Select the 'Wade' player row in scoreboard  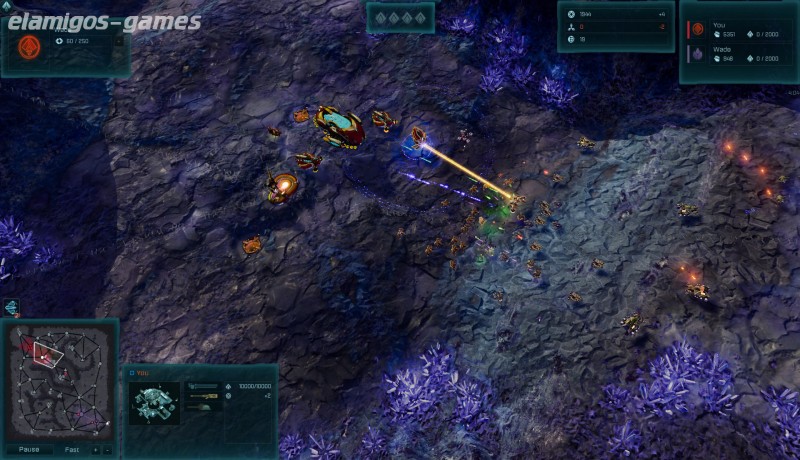(x=738, y=54)
